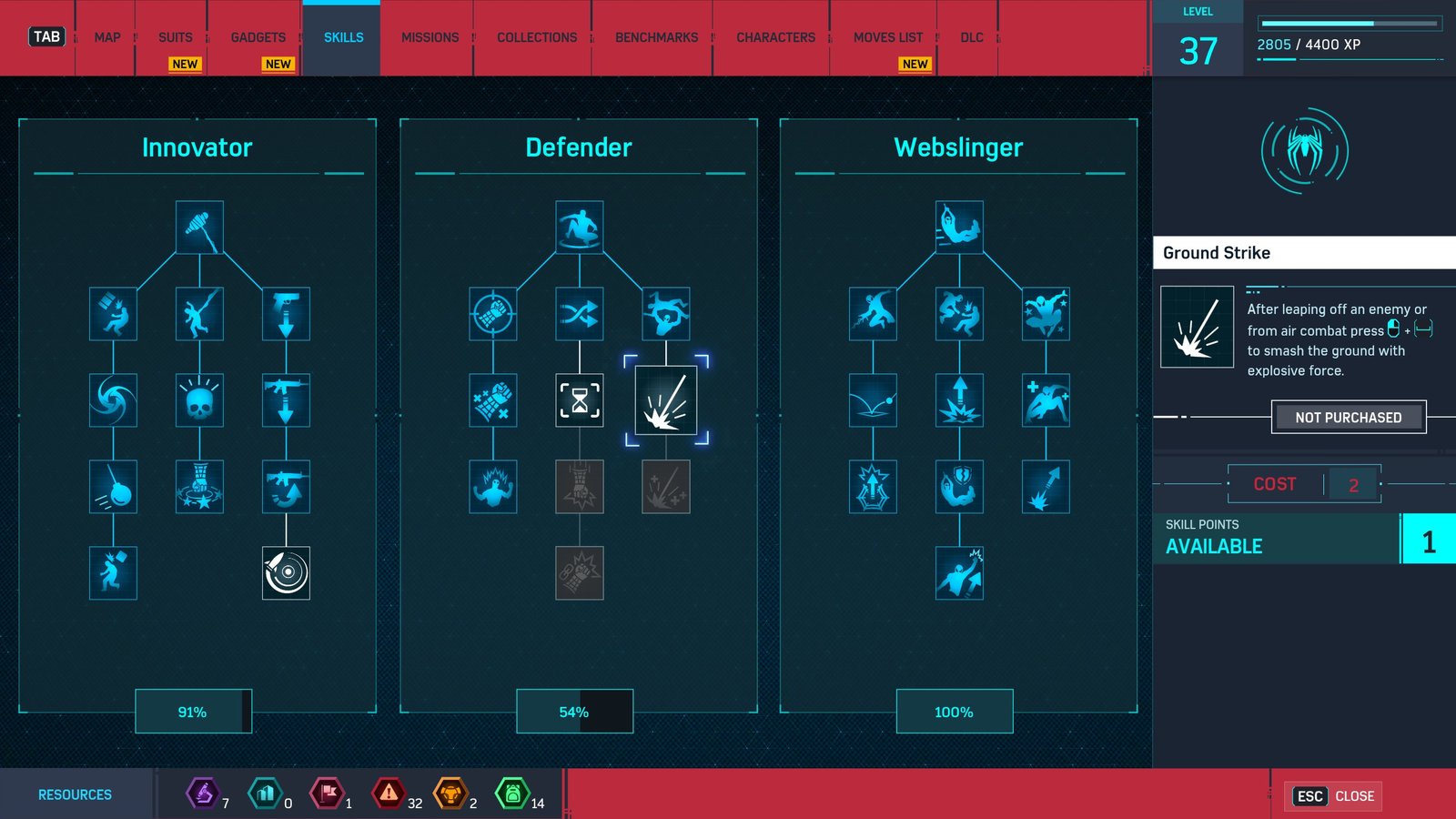Choose the bottom skill in Webslinger tree
Image resolution: width=1456 pixels, height=819 pixels.
click(x=959, y=573)
